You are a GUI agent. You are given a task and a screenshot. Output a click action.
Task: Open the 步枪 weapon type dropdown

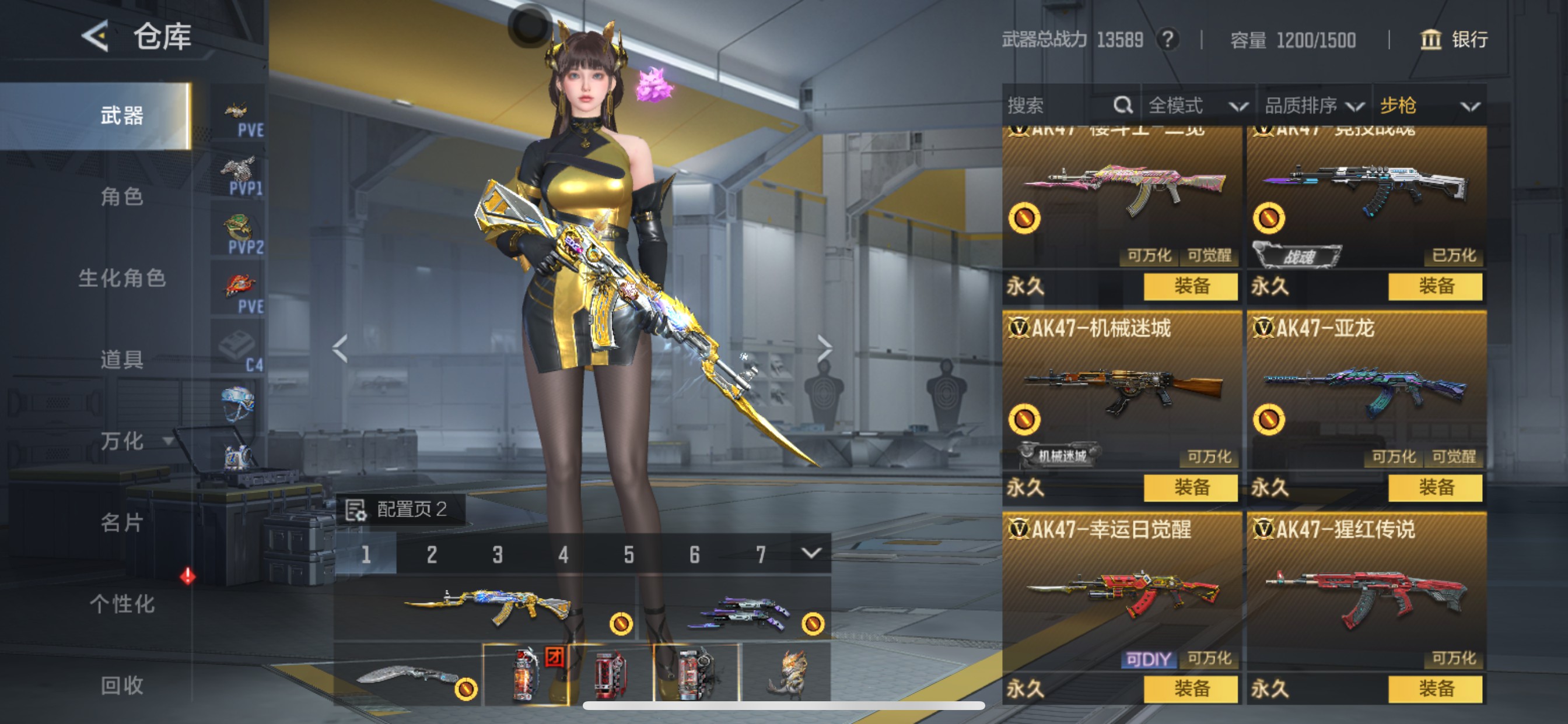(1428, 106)
